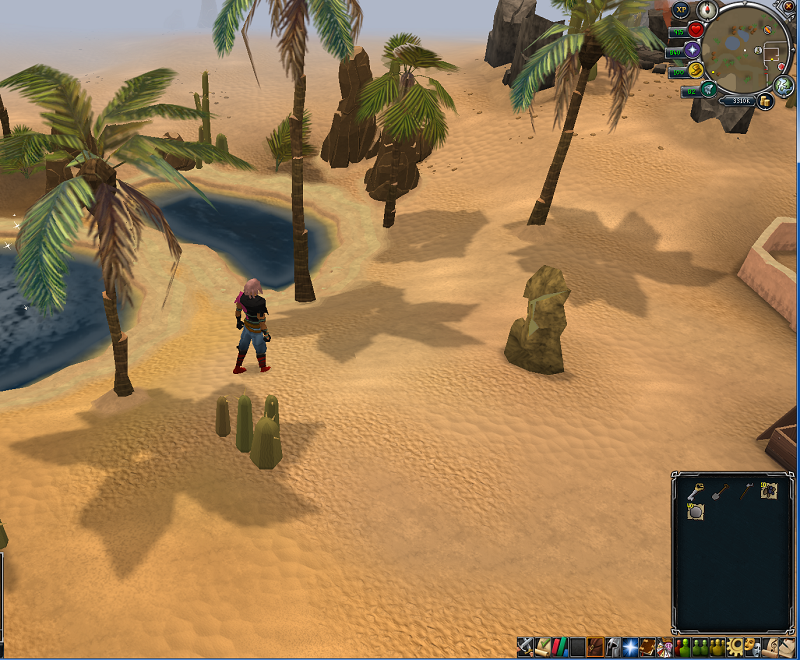Open the XP counter button
Screen dimensions: 800x660
click(x=681, y=10)
